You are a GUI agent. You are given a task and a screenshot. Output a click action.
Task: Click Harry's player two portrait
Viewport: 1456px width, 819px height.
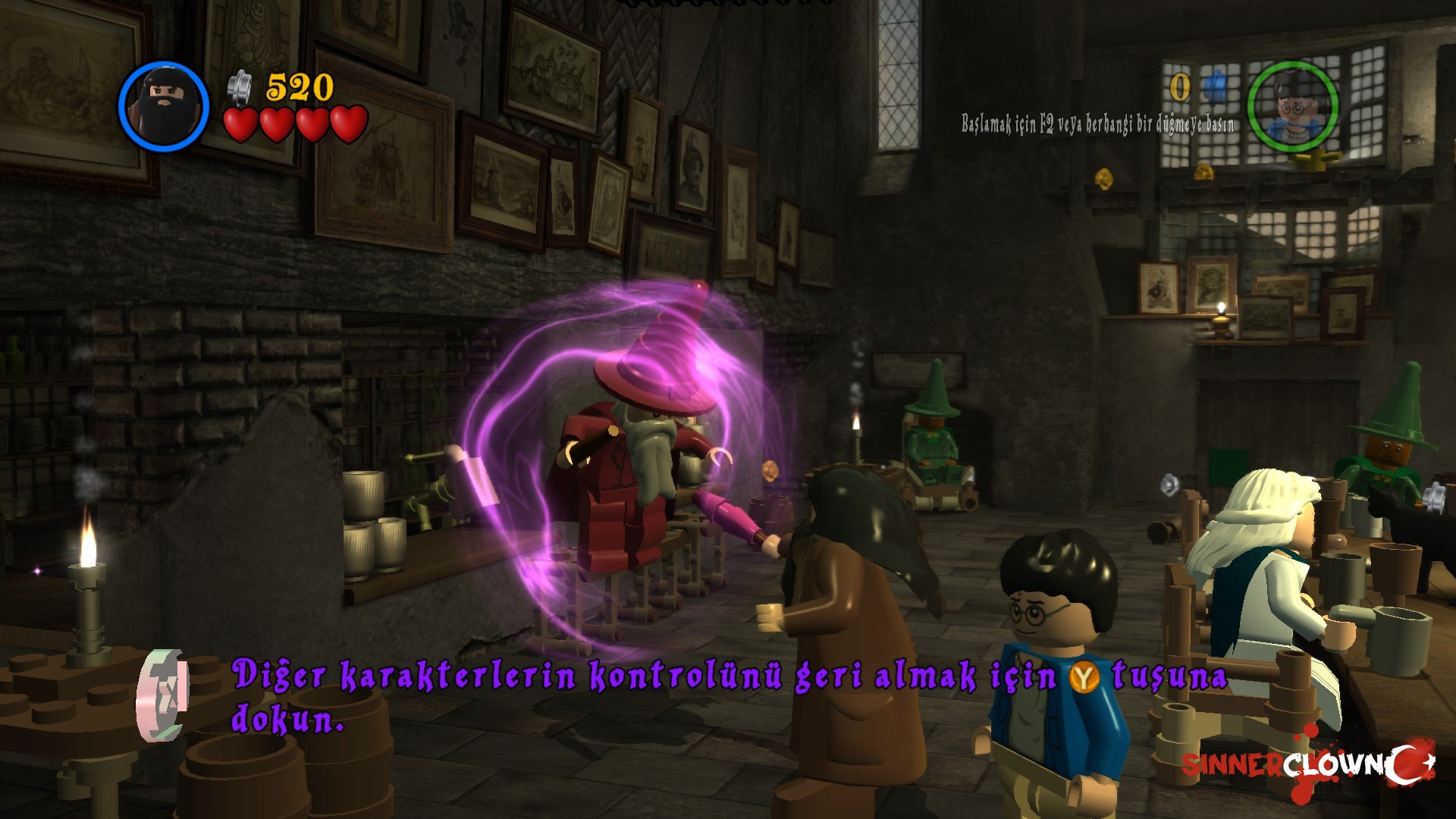pyautogui.click(x=1292, y=106)
